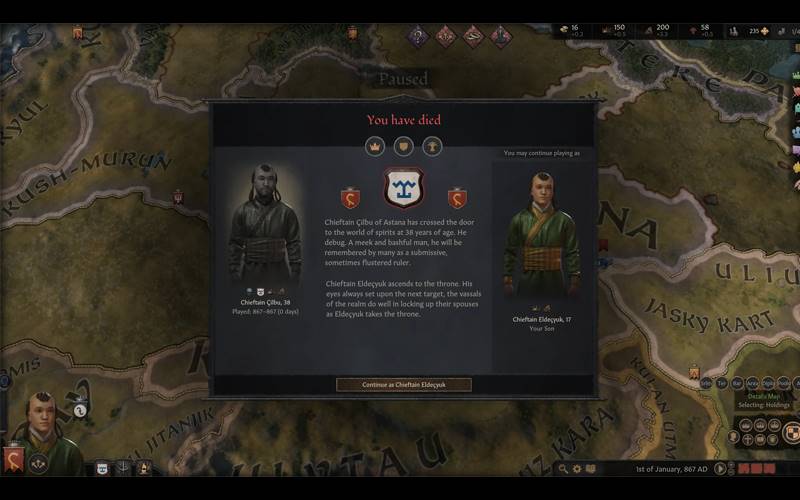Open the encyclopedia book icon
Image resolution: width=800 pixels, height=500 pixels.
[590, 468]
